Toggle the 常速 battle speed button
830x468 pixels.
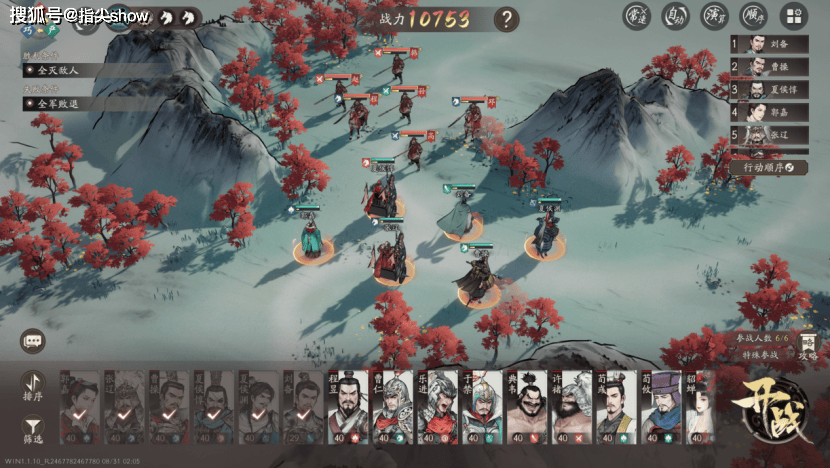(637, 16)
